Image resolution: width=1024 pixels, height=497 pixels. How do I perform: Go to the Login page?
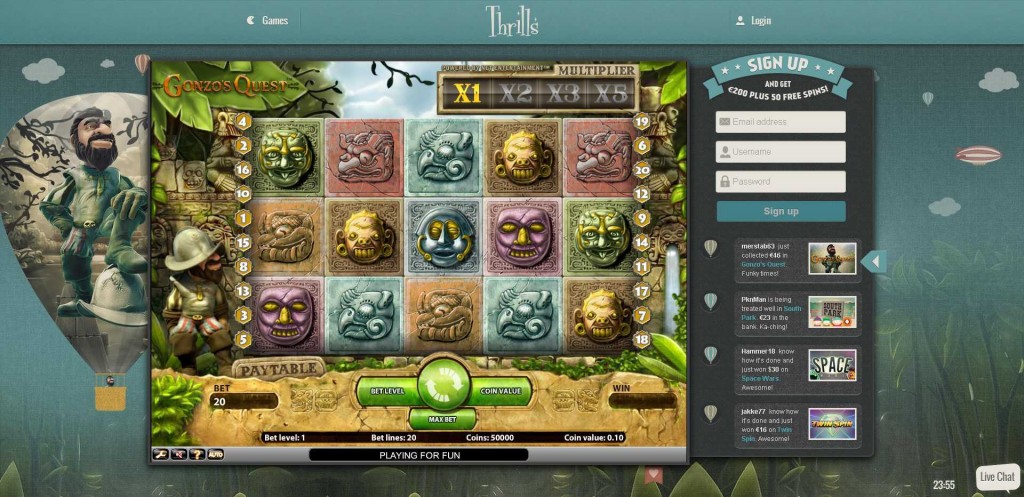753,20
